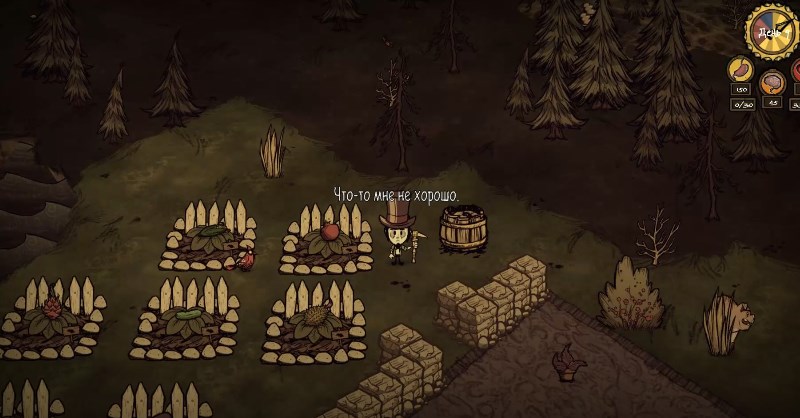
Task: Click the brain sanity meter icon
Action: pyautogui.click(x=772, y=82)
